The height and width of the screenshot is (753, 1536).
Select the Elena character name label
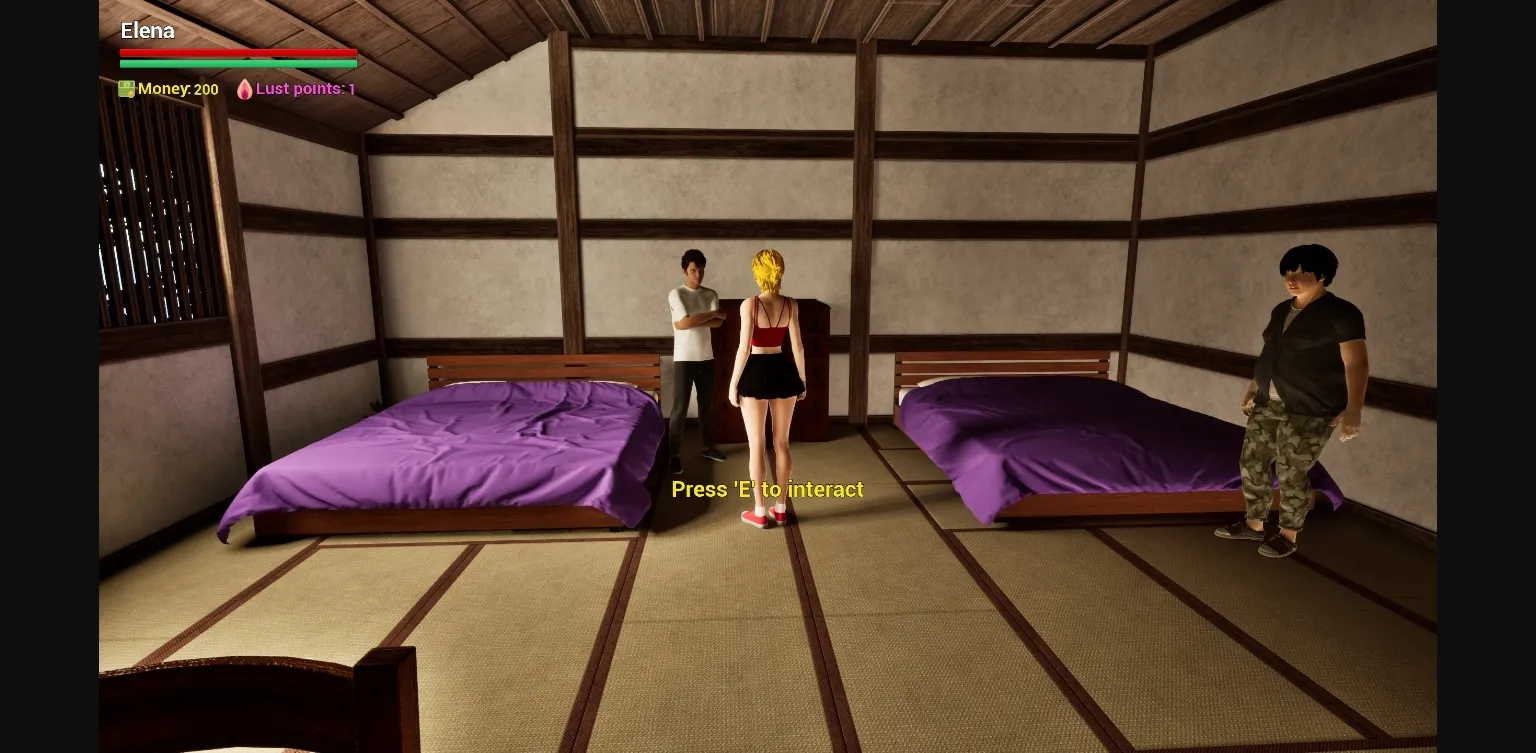[147, 31]
